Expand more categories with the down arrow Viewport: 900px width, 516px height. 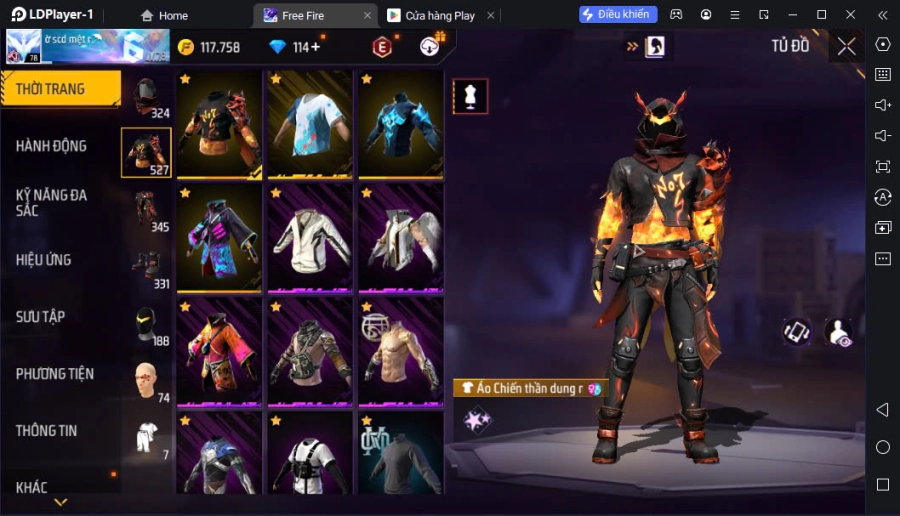[x=61, y=502]
